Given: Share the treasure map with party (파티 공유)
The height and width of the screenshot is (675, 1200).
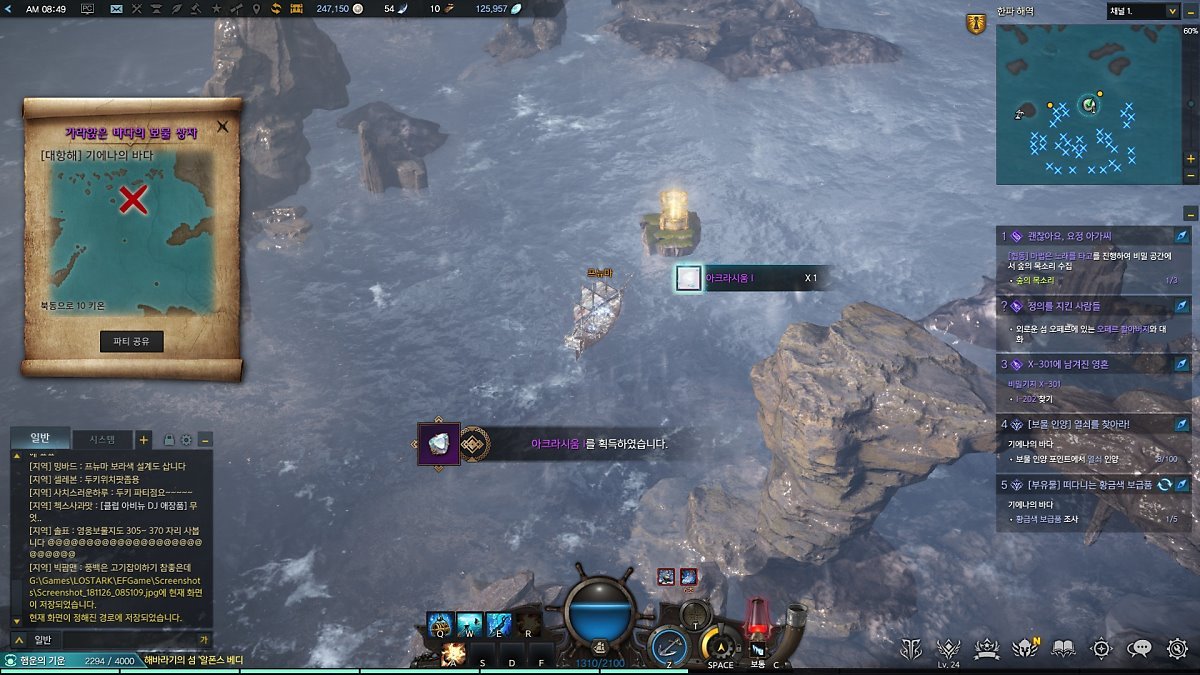Looking at the screenshot, I should pos(131,341).
